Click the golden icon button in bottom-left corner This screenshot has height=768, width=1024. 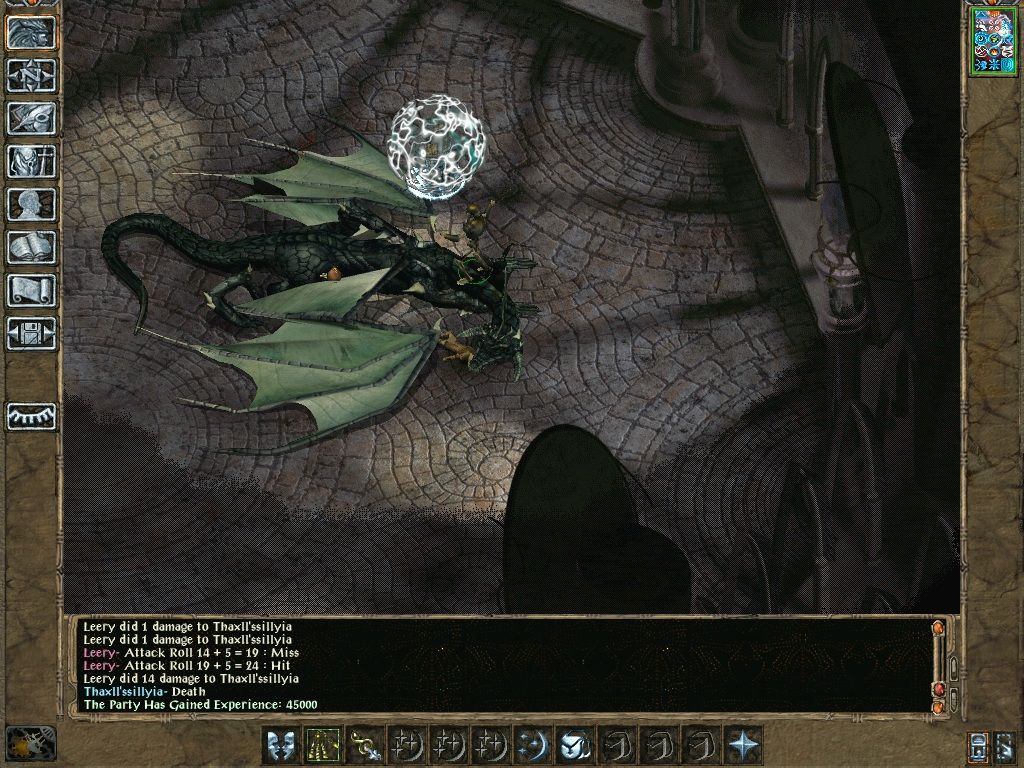(30, 744)
